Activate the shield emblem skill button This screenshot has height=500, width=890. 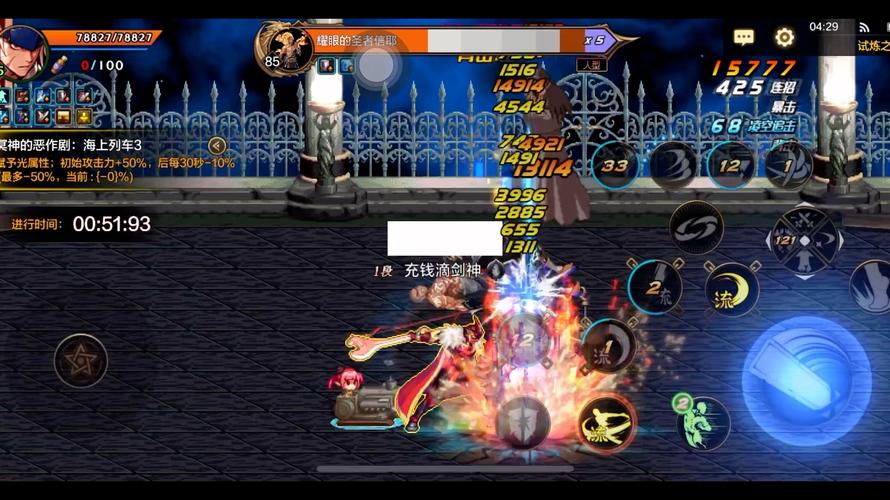point(522,420)
